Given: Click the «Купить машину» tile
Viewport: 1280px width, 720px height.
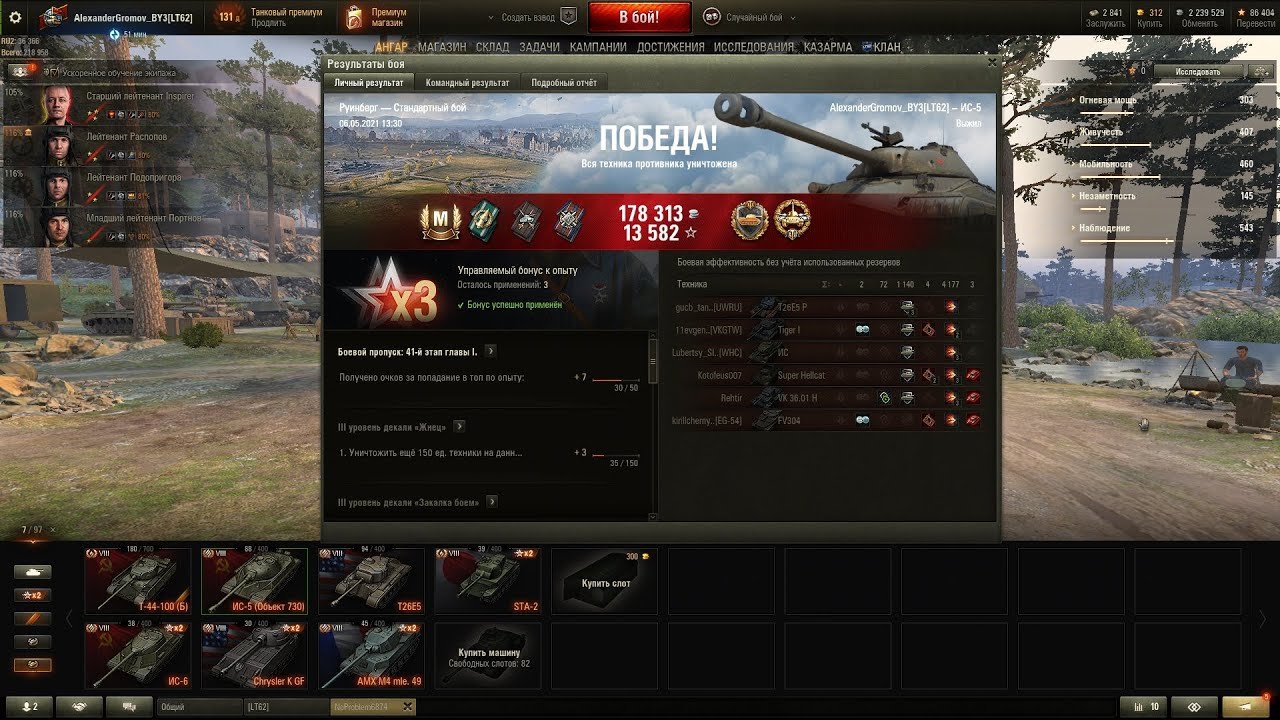Looking at the screenshot, I should [x=487, y=655].
